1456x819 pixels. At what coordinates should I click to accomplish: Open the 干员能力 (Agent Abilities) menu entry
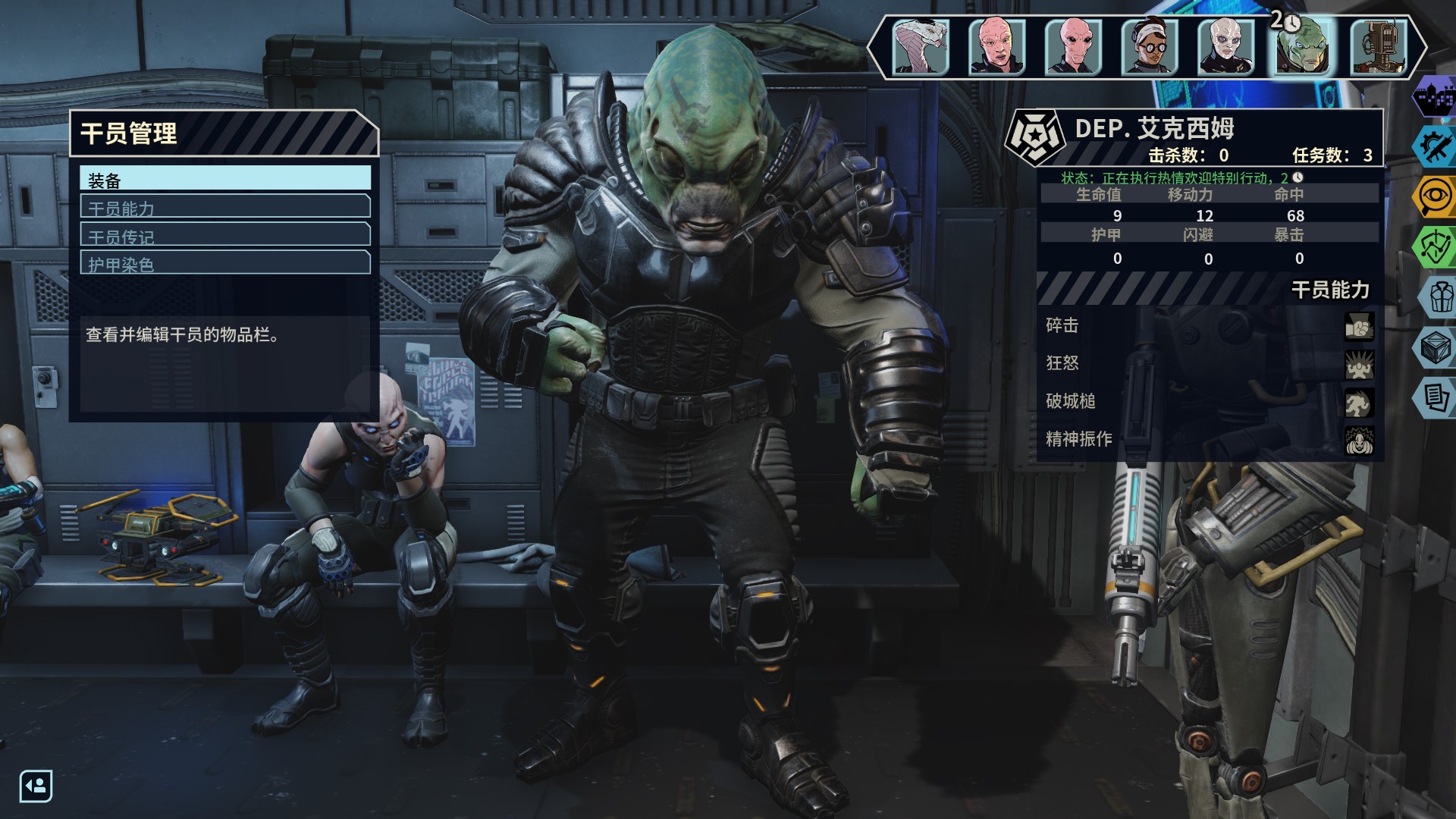point(225,207)
